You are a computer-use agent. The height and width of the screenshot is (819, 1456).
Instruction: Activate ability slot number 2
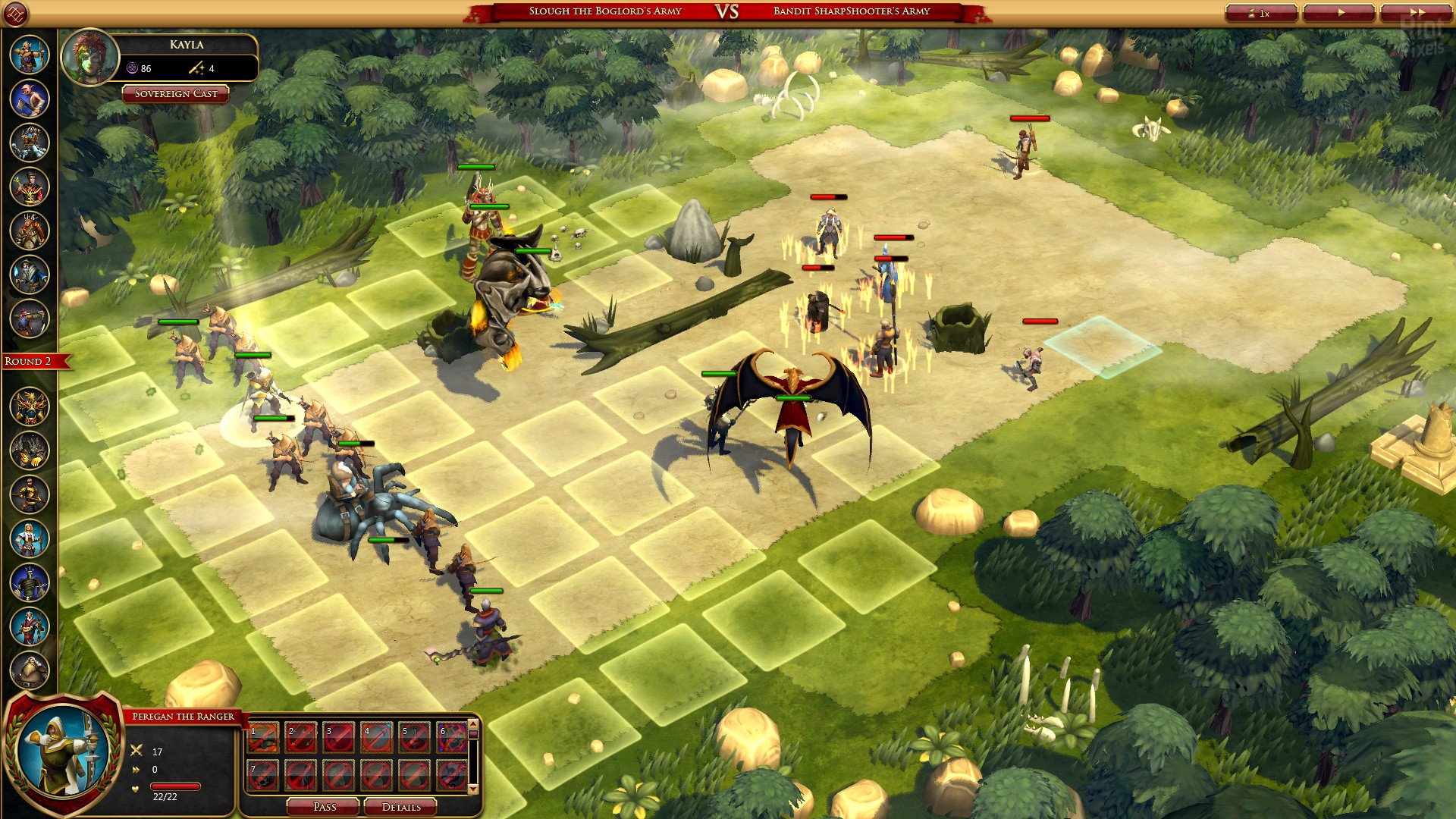tap(300, 737)
